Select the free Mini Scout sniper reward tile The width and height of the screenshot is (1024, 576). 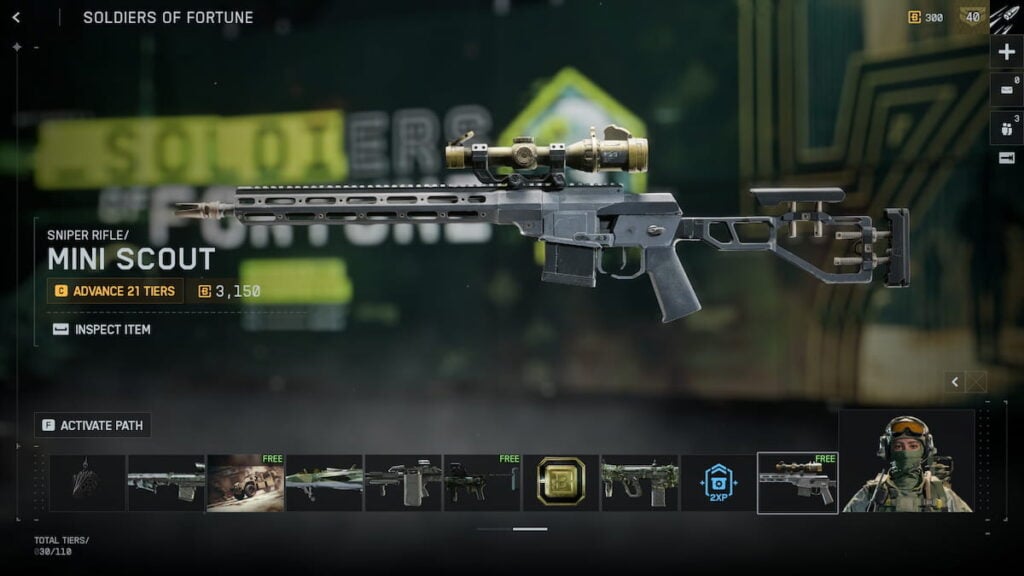pos(797,482)
